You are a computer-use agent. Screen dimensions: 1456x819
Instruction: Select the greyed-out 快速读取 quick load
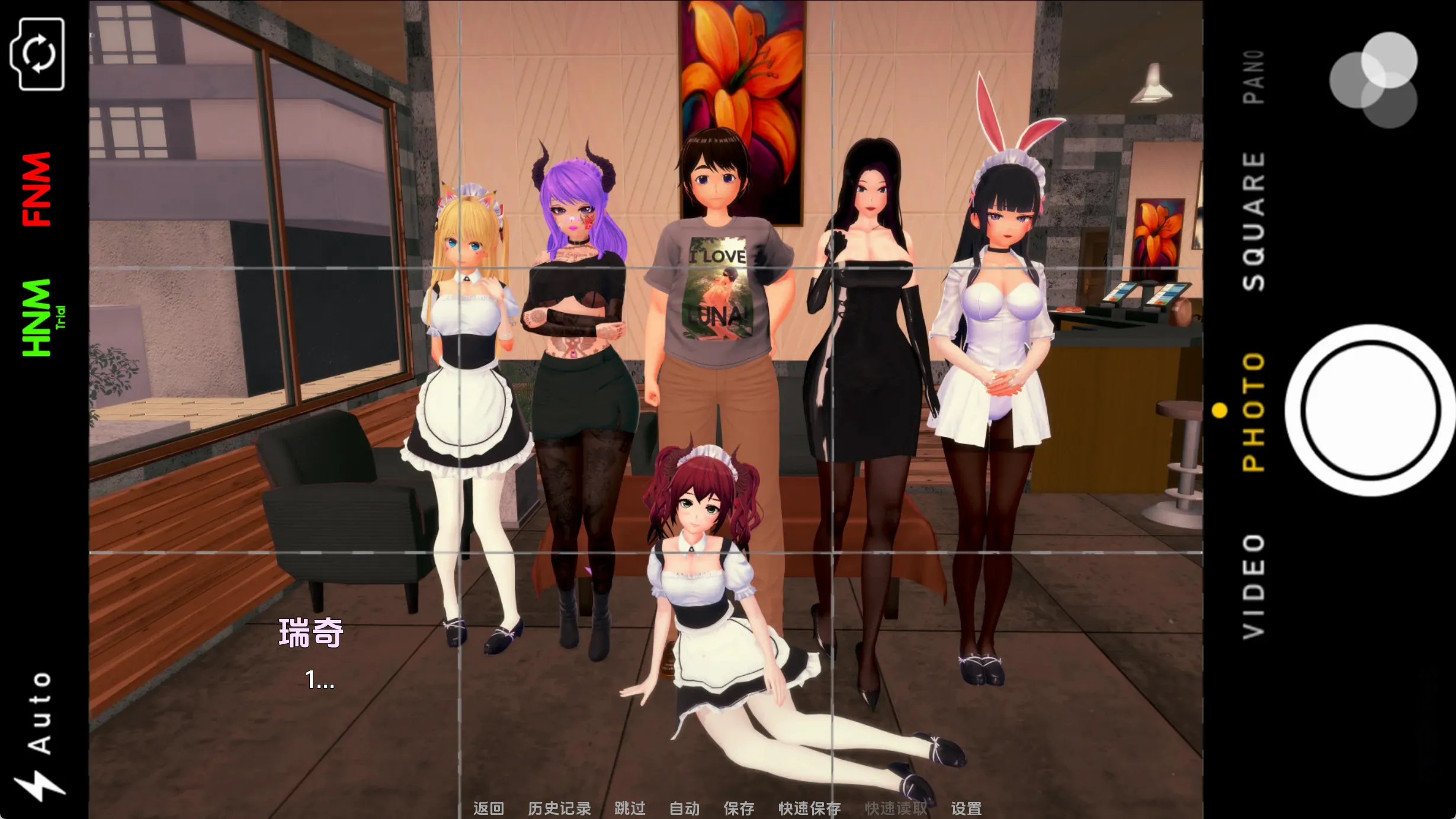pyautogui.click(x=896, y=808)
